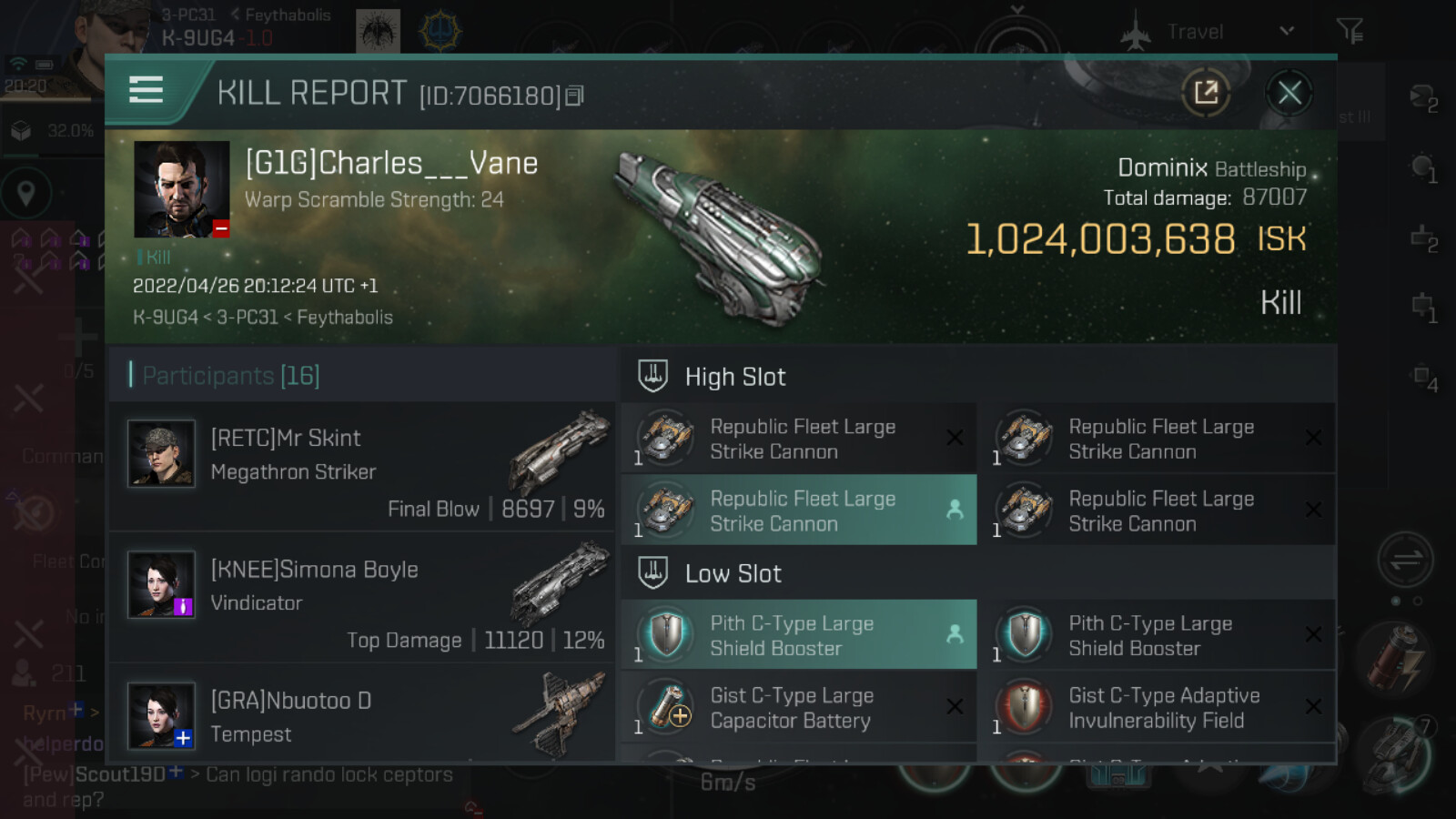Open the hamburger menu in Kill Report
The image size is (1456, 819).
[x=147, y=90]
